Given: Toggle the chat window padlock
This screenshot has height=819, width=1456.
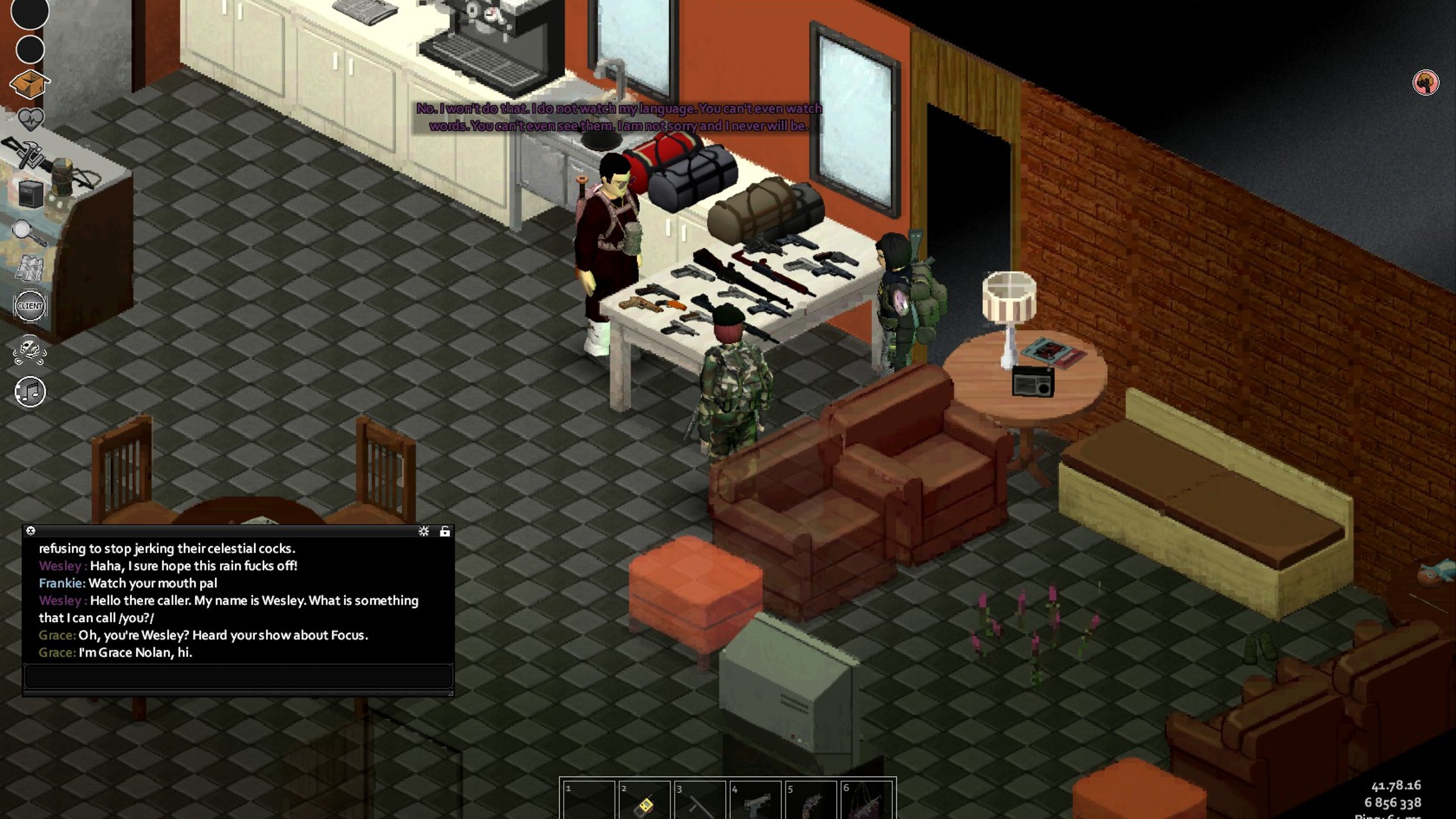Looking at the screenshot, I should pos(445,531).
